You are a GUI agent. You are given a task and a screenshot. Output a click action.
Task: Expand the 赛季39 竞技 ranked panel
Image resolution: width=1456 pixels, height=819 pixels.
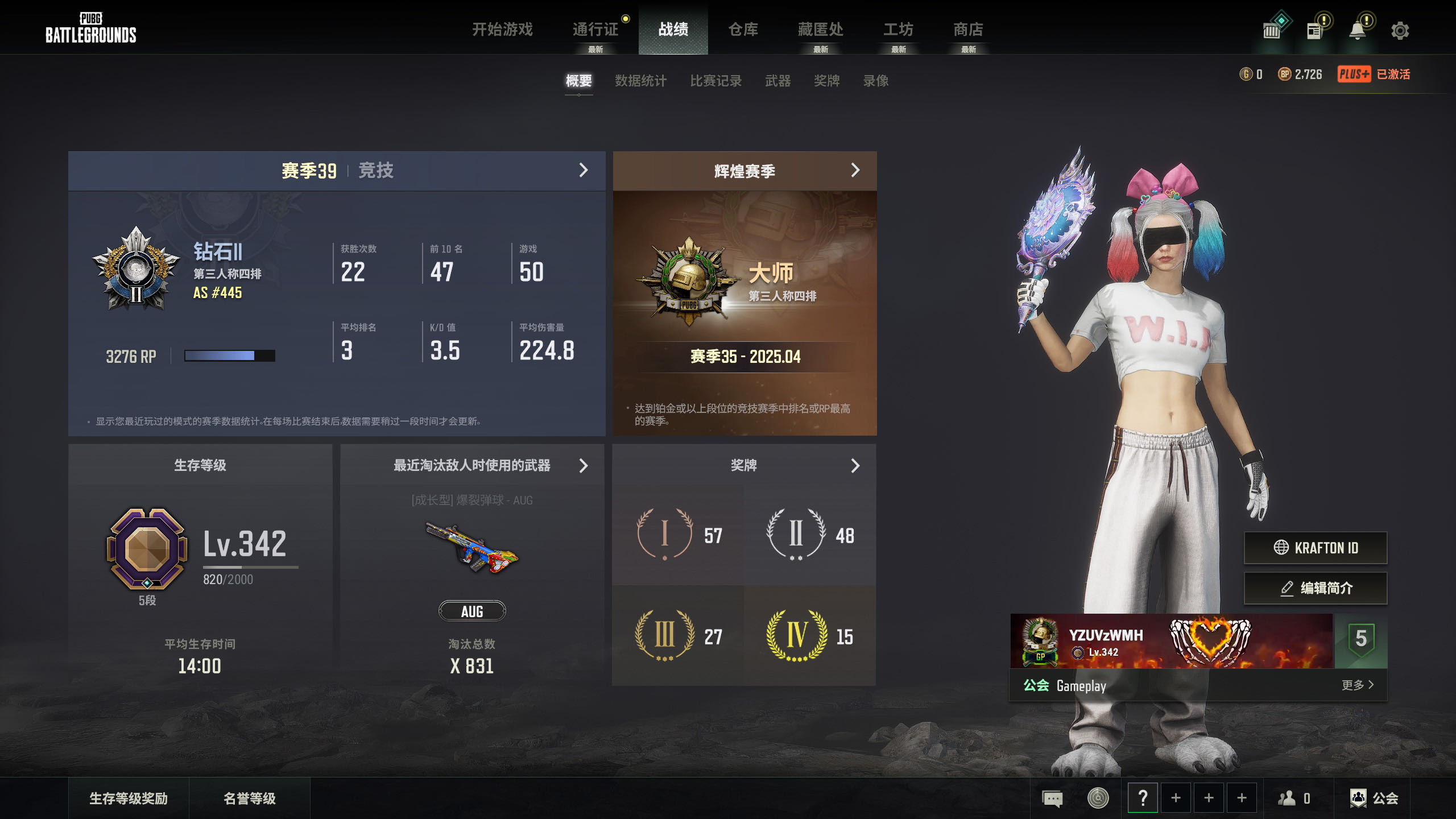click(583, 170)
